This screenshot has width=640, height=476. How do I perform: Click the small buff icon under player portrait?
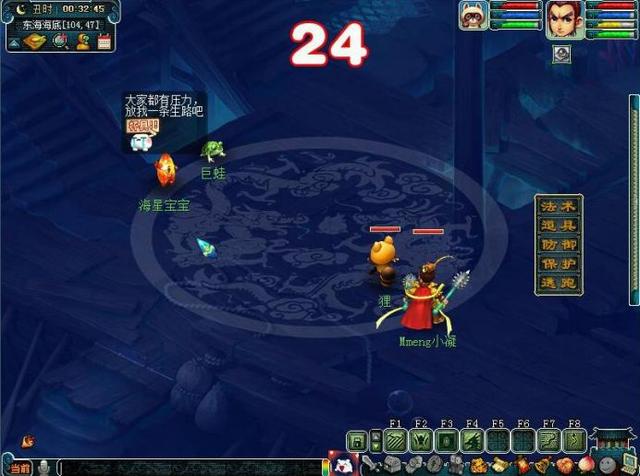(561, 54)
